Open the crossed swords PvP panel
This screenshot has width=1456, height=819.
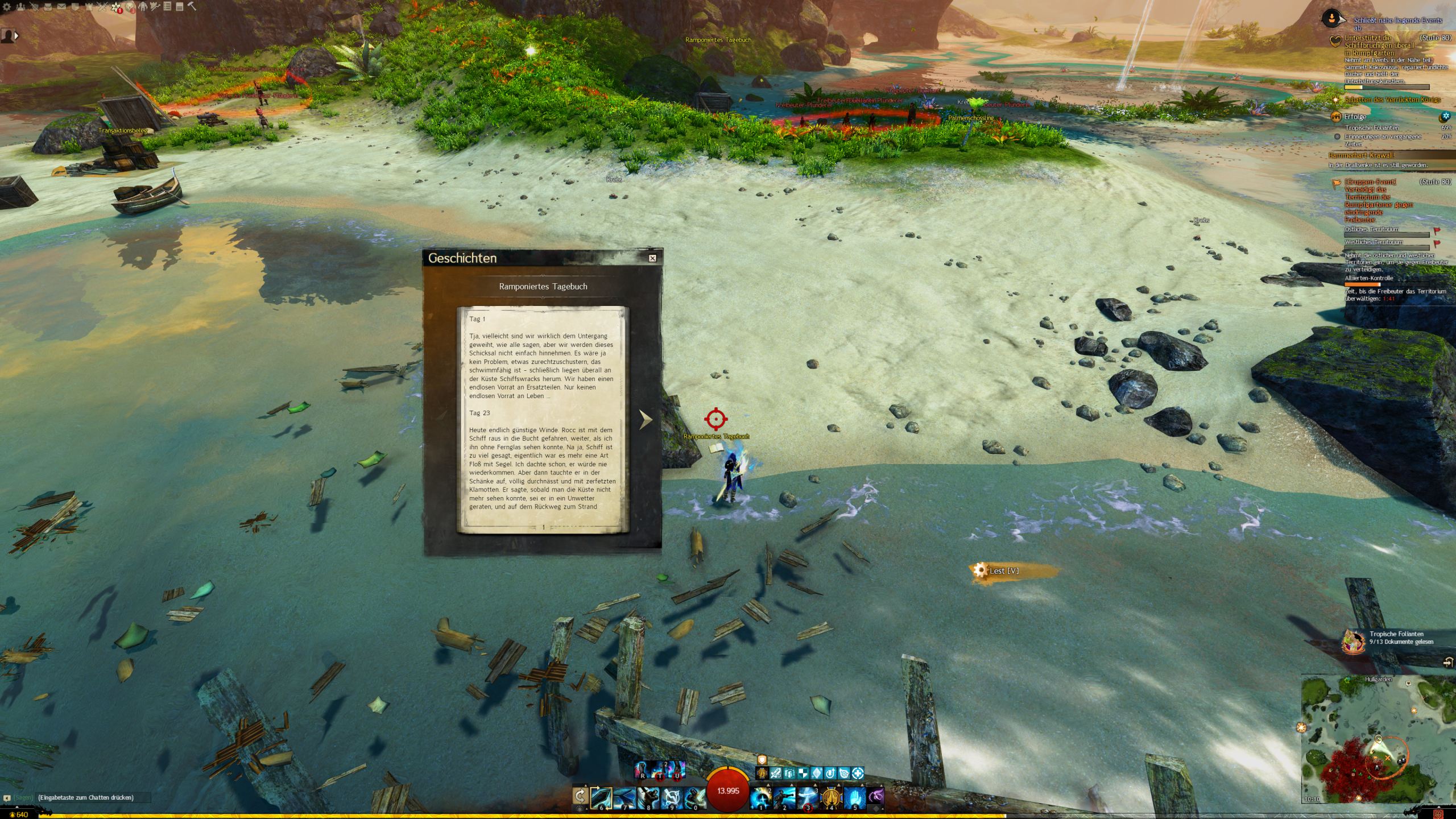pos(102,7)
